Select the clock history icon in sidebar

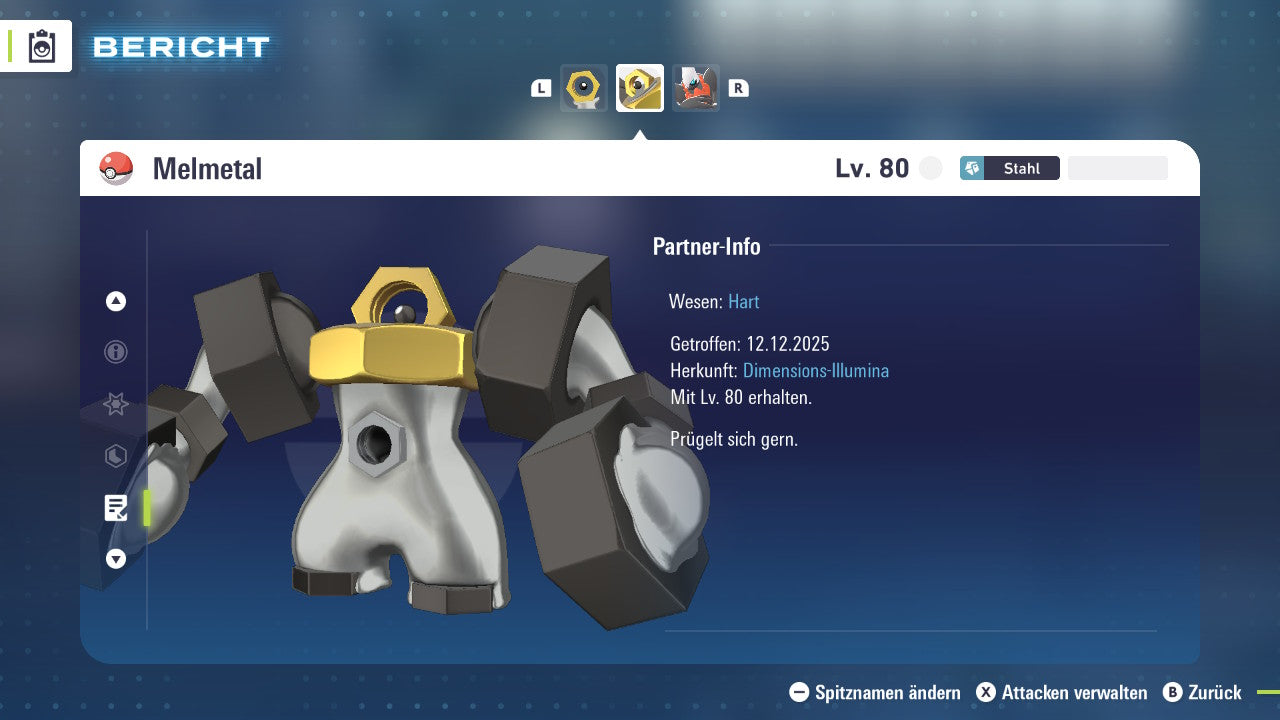pyautogui.click(x=115, y=456)
